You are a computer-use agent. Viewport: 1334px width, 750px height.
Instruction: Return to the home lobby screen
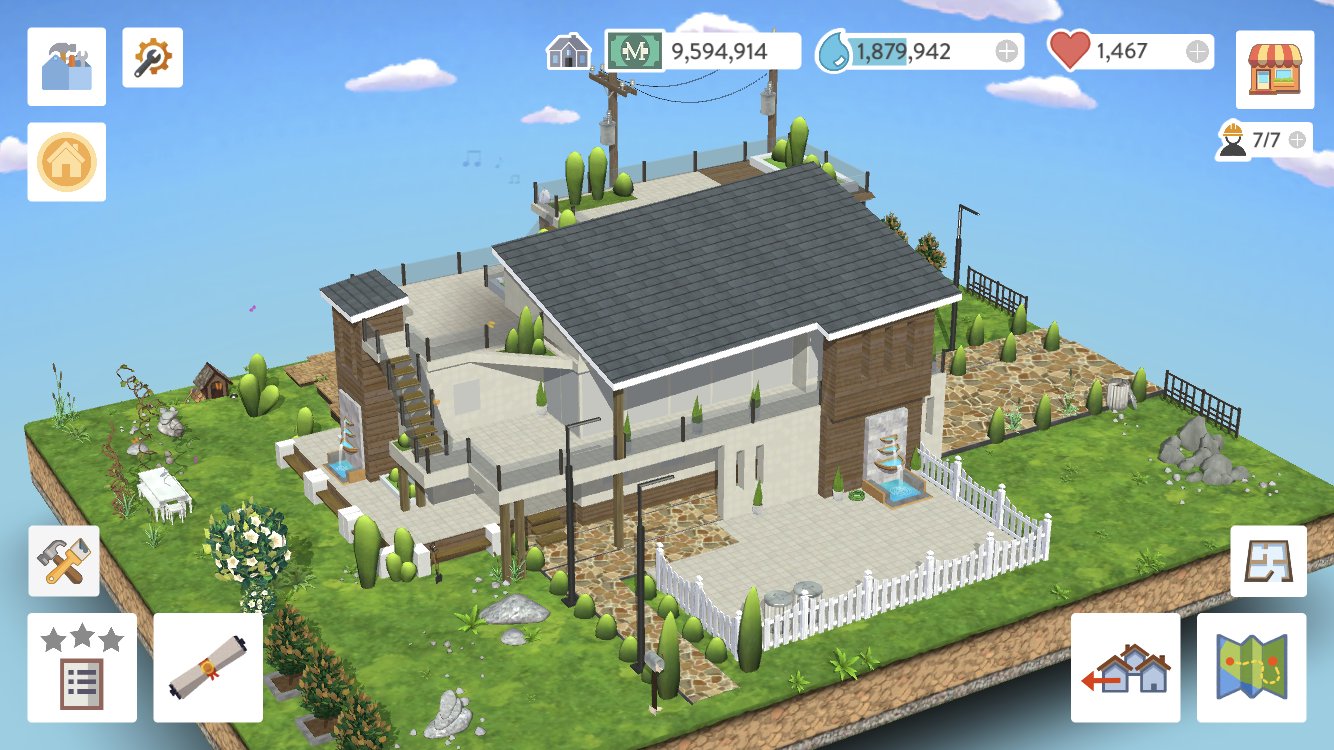coord(66,162)
